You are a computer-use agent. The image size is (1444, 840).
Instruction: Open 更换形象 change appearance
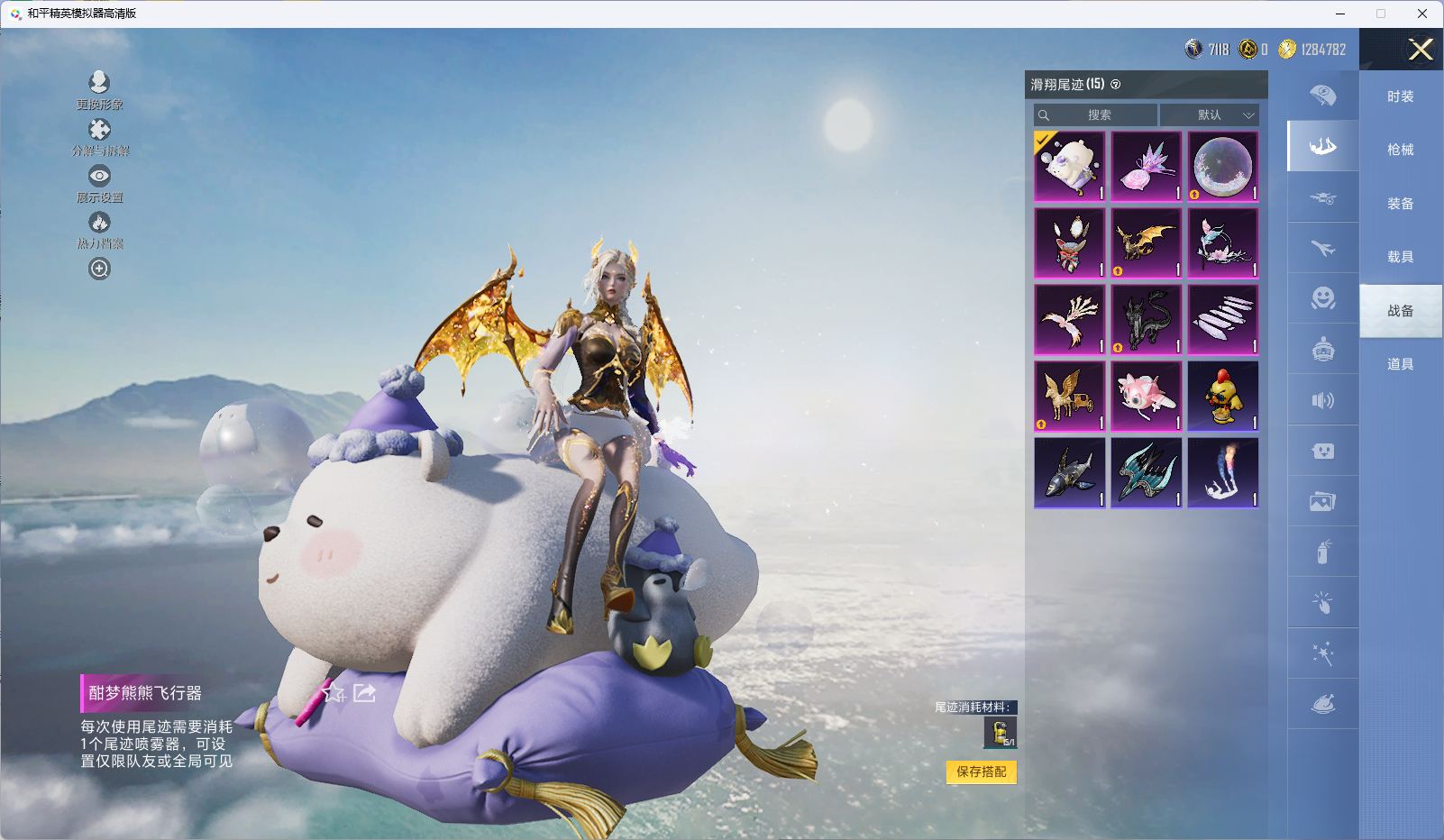point(99,88)
